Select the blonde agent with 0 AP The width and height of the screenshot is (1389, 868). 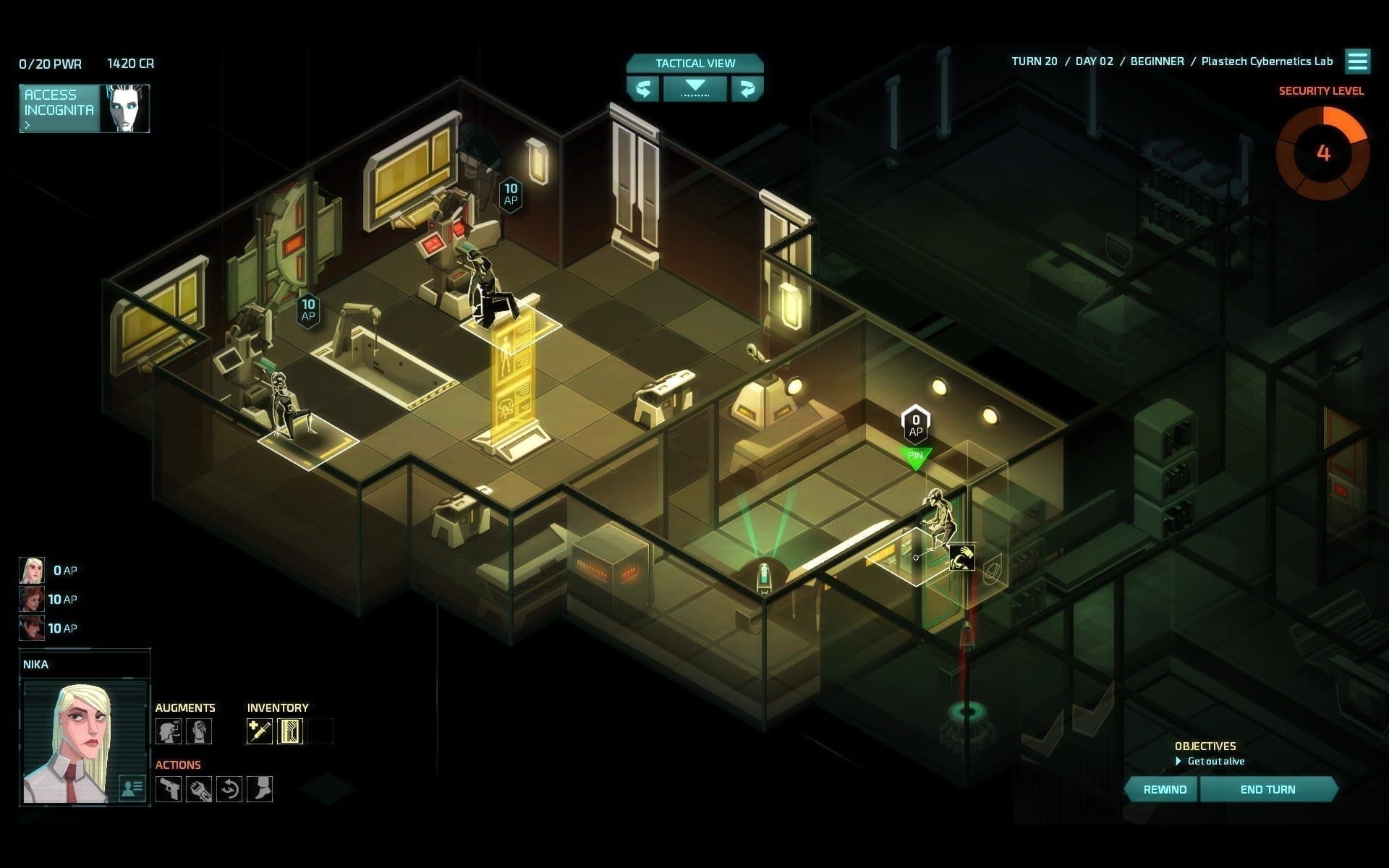pos(32,570)
